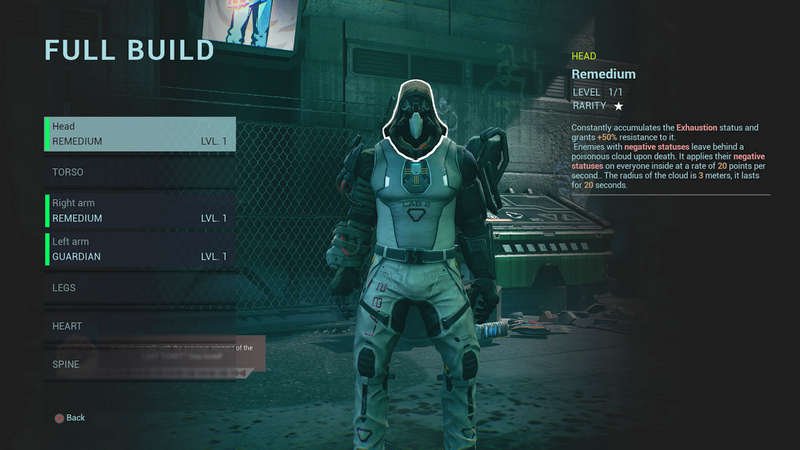Viewport: 800px width, 450px height.
Task: Select the Left arm Guardian slot
Action: [x=140, y=249]
